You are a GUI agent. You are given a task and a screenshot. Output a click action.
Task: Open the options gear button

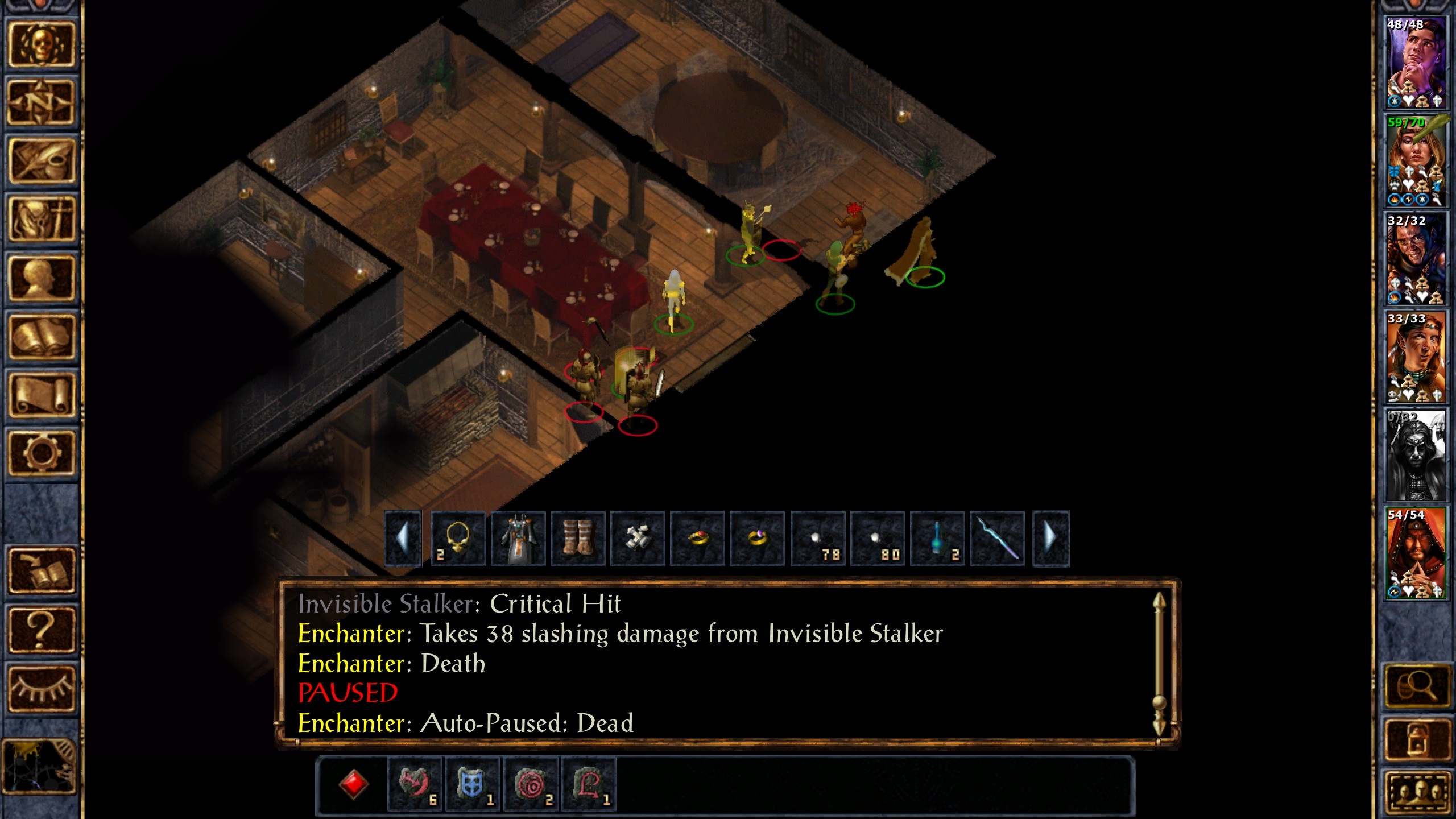point(41,453)
